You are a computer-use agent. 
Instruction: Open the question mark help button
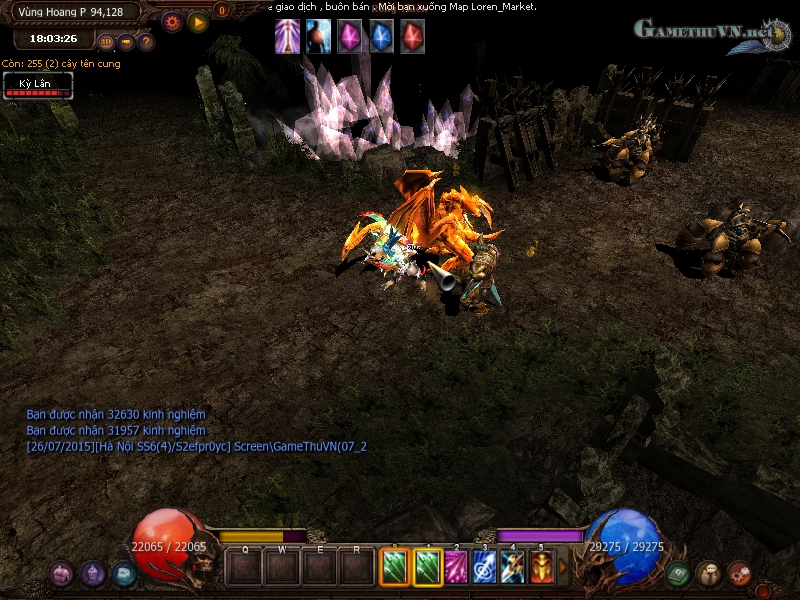click(x=145, y=42)
